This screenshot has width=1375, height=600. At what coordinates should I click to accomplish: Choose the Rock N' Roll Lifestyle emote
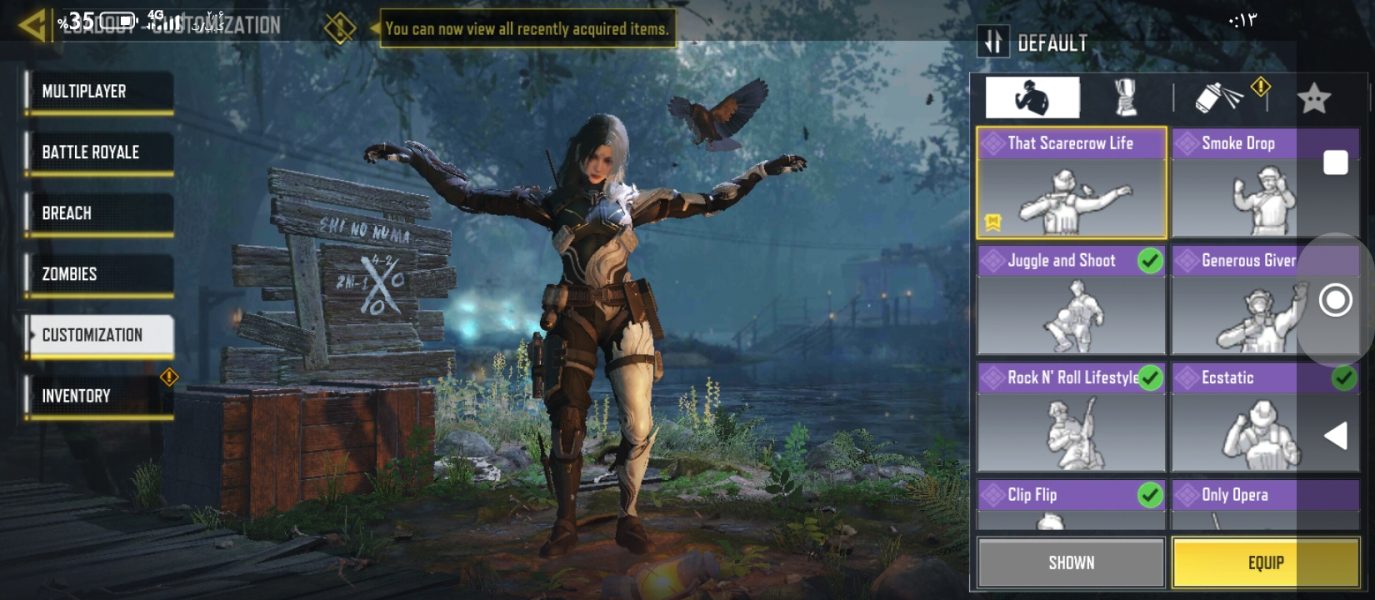[x=1071, y=417]
